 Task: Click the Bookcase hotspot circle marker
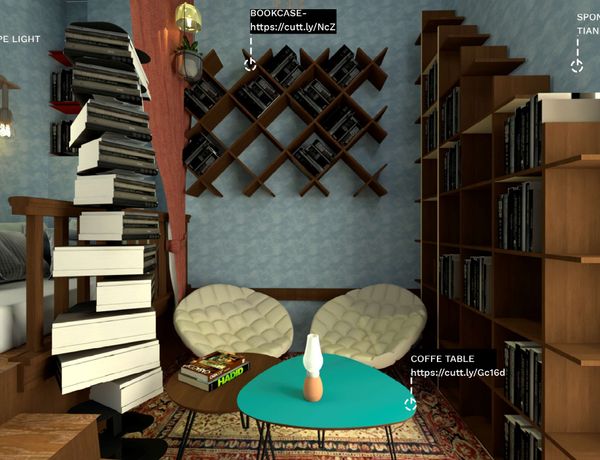tap(250, 63)
